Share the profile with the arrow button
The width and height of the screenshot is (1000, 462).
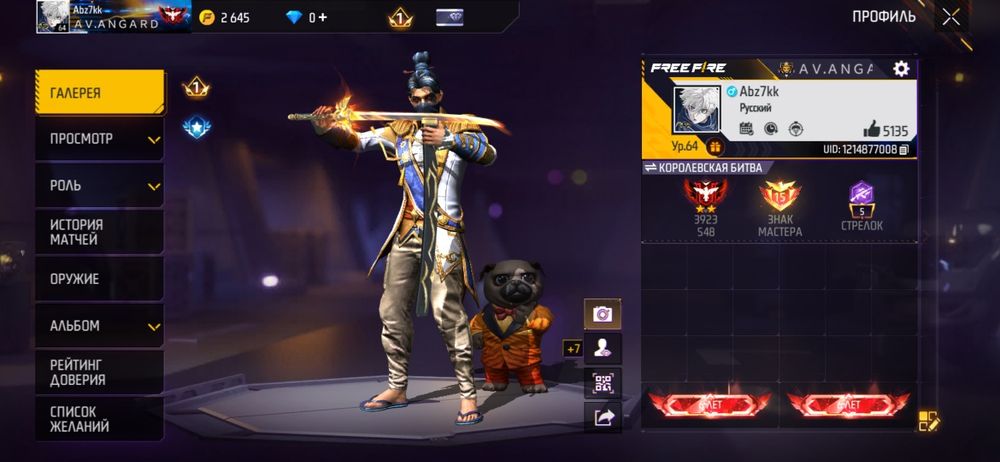tap(602, 418)
